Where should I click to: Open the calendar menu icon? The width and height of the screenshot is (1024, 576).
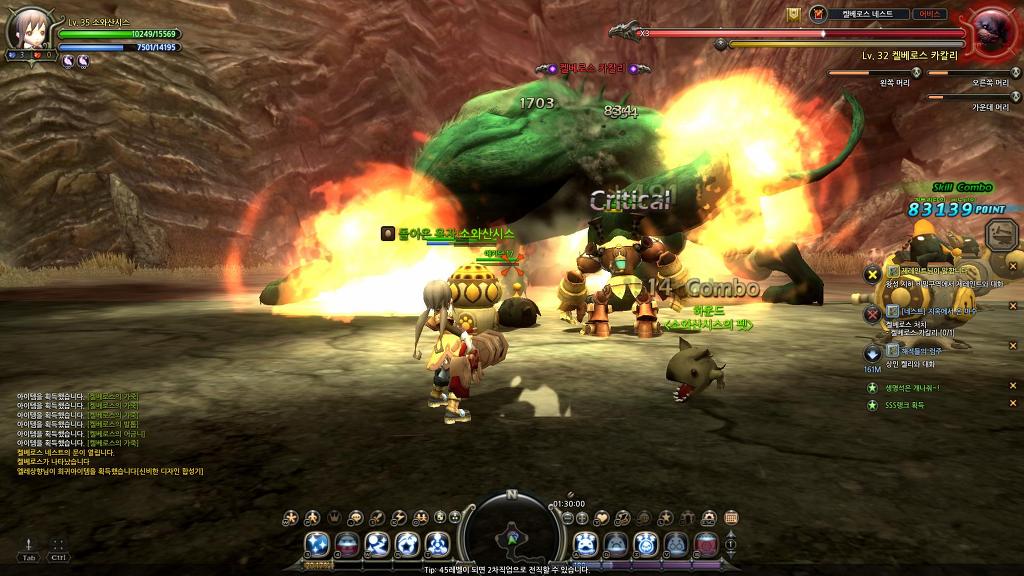pos(731,517)
